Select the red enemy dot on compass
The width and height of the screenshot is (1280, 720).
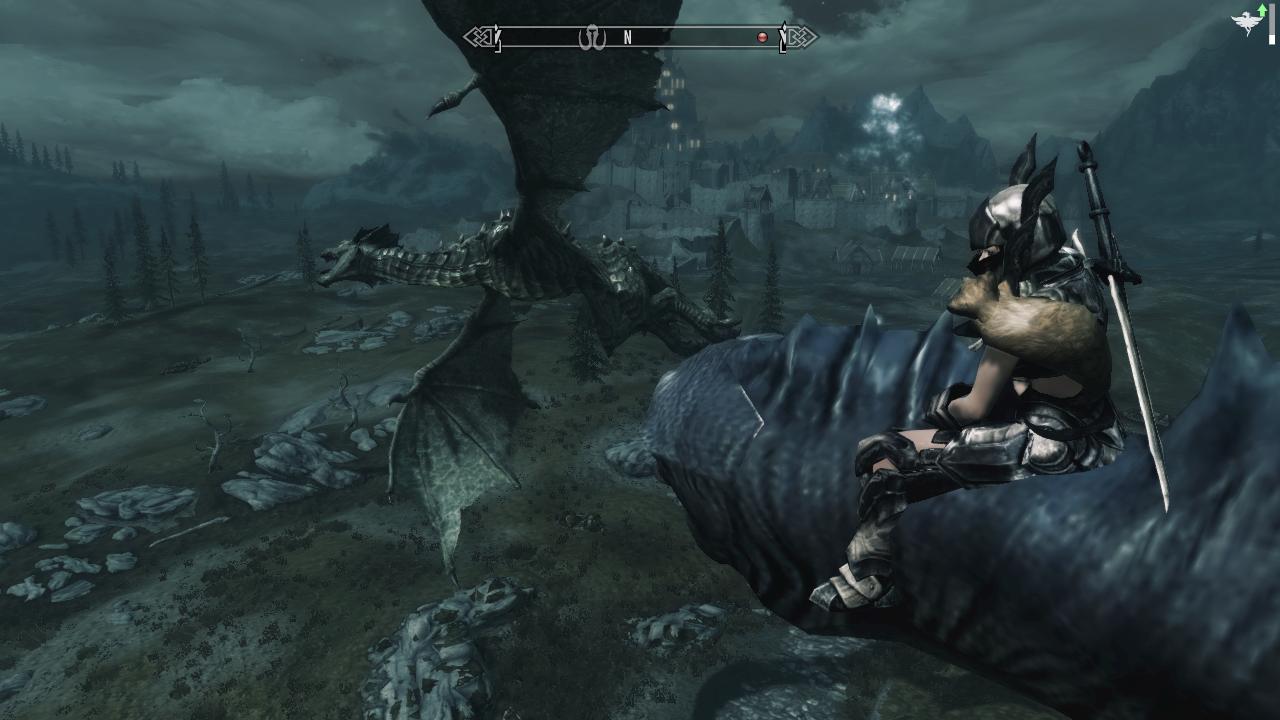pyautogui.click(x=762, y=38)
